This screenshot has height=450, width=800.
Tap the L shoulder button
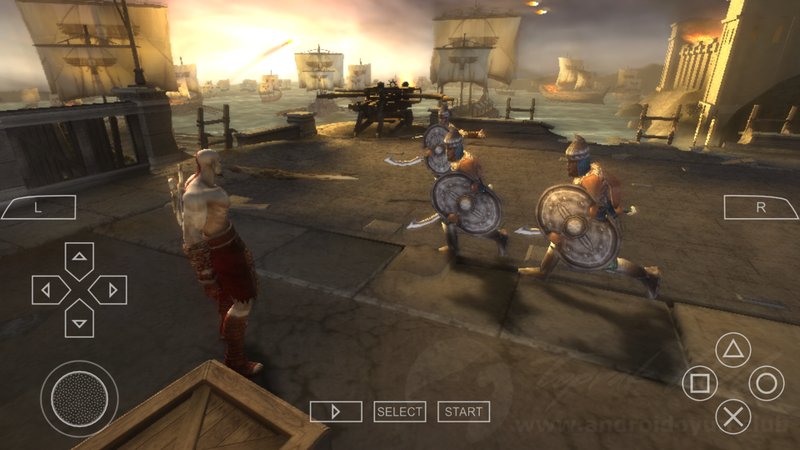tap(38, 207)
